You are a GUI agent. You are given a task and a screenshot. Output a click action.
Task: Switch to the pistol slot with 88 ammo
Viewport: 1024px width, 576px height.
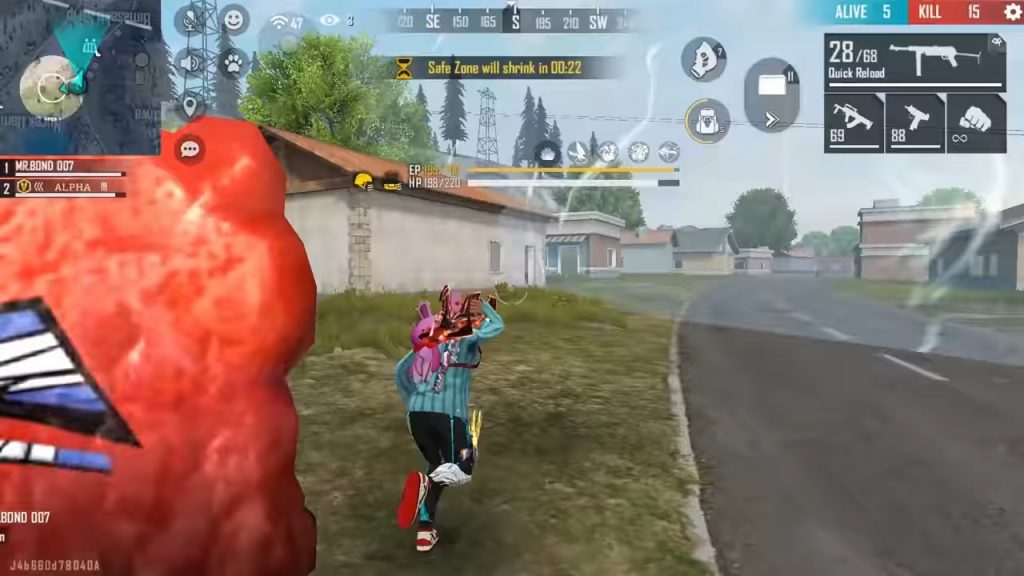(x=915, y=123)
